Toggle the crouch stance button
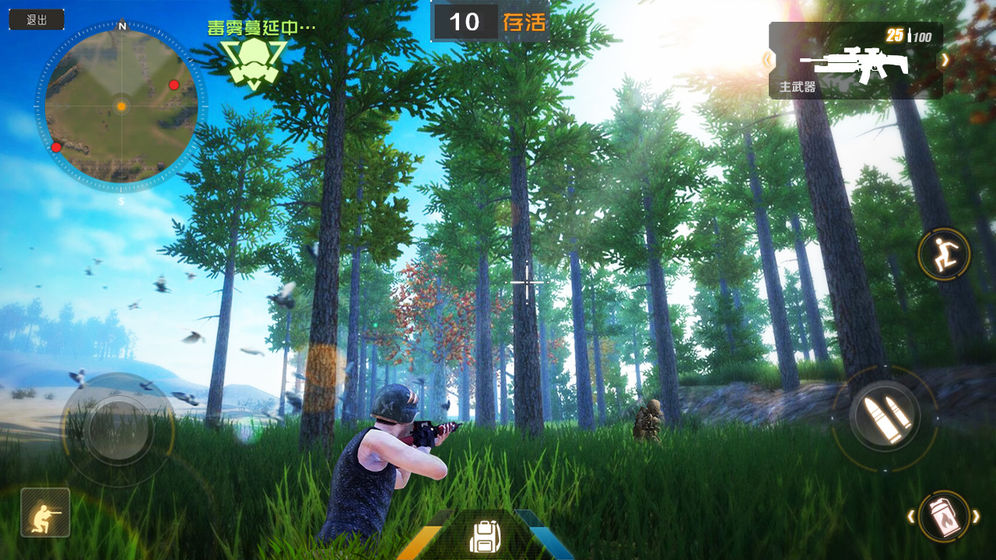This screenshot has width=996, height=560. pos(45,512)
